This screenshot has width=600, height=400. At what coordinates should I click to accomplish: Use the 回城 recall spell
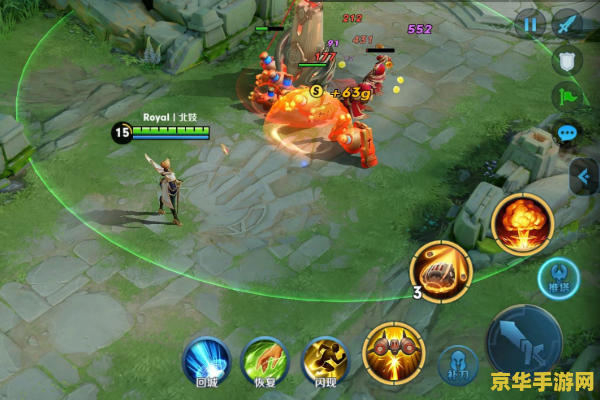(x=205, y=360)
